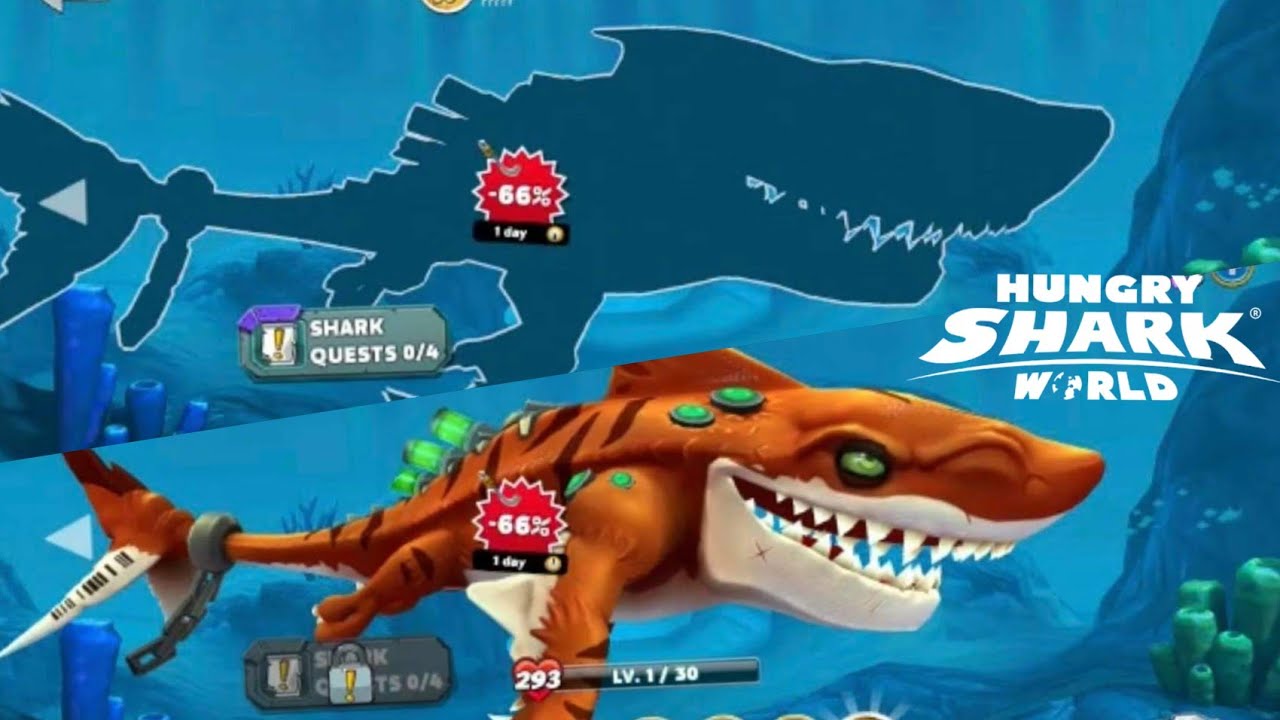Screen dimensions: 1280x720
Task: Tap the lower -66% discount starburst badge
Action: pyautogui.click(x=519, y=524)
